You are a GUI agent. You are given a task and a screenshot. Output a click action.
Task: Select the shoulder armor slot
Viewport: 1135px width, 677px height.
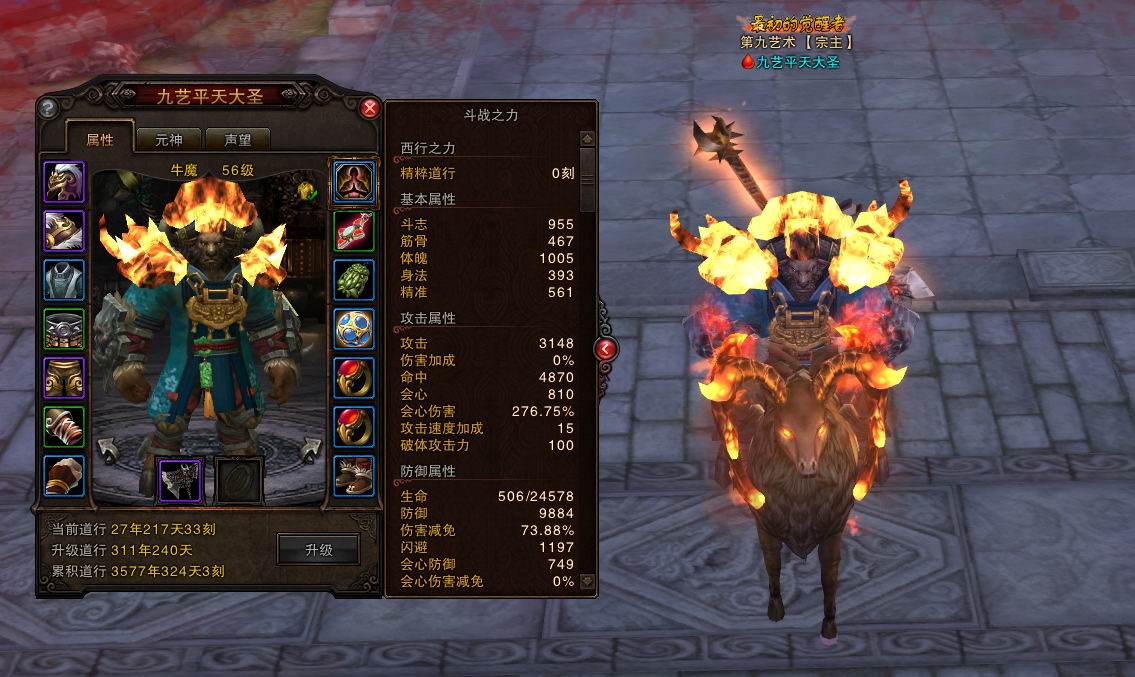64,231
